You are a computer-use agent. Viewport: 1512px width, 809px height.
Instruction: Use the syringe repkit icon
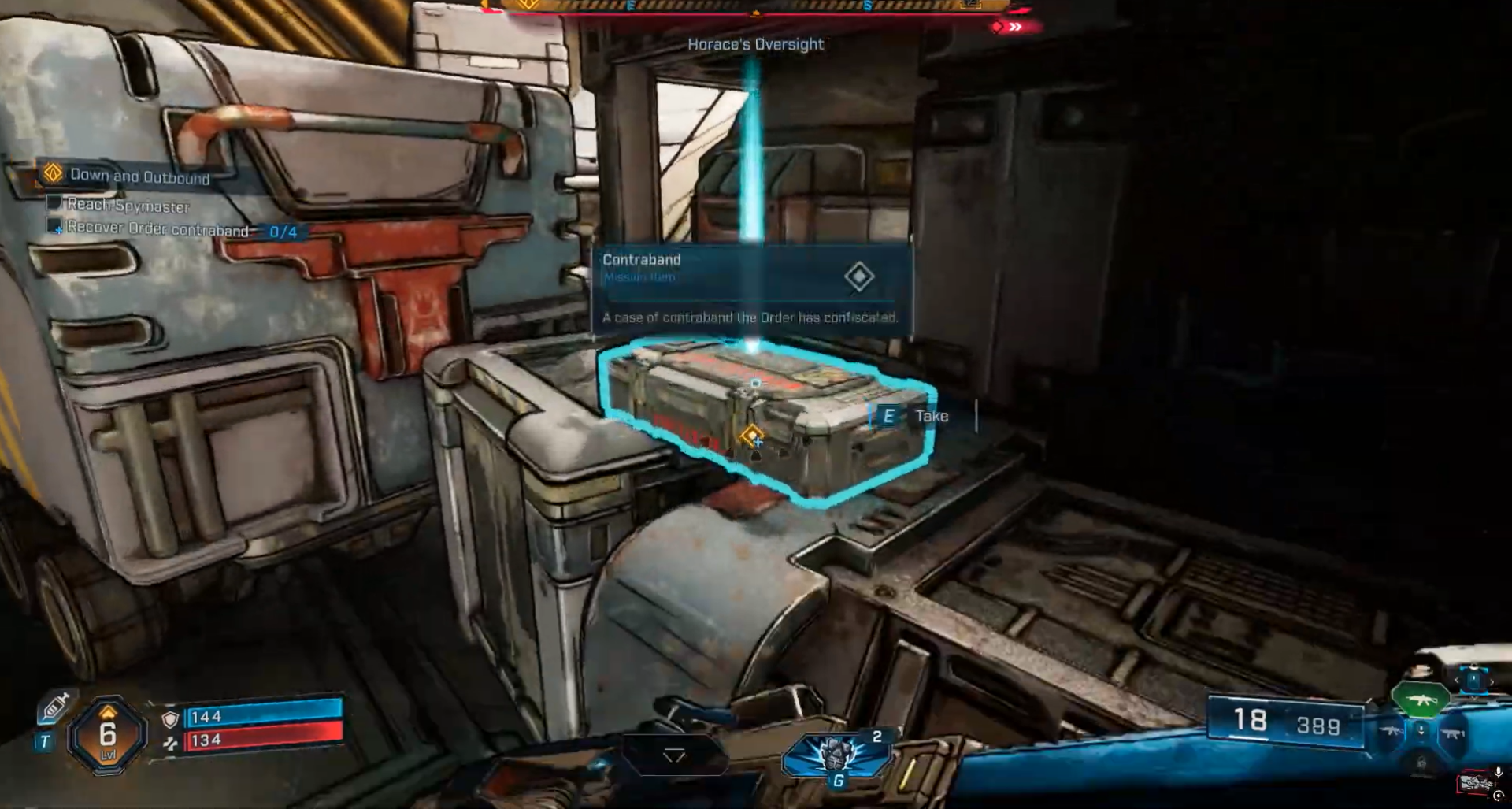pyautogui.click(x=54, y=706)
